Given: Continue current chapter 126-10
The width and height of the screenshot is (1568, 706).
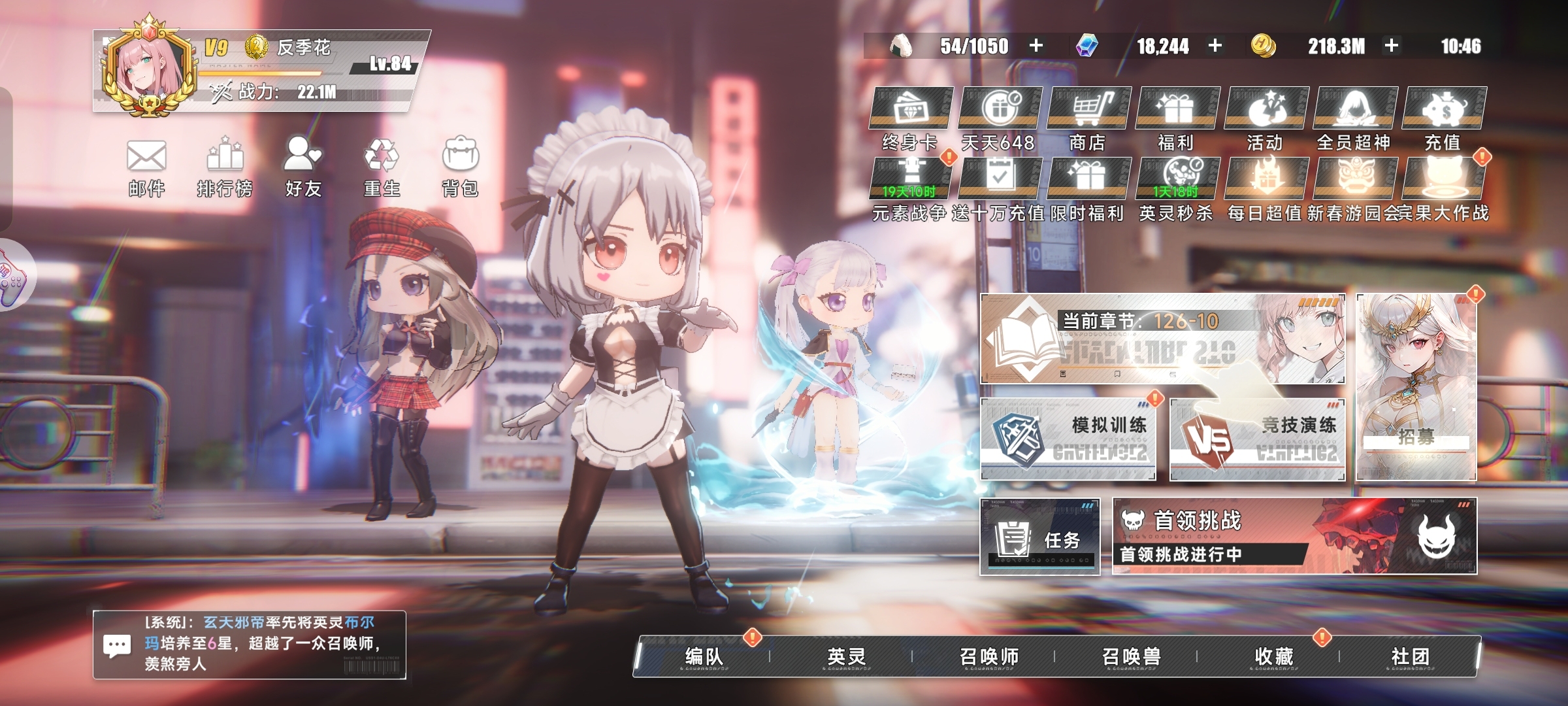Looking at the screenshot, I should [x=1162, y=339].
